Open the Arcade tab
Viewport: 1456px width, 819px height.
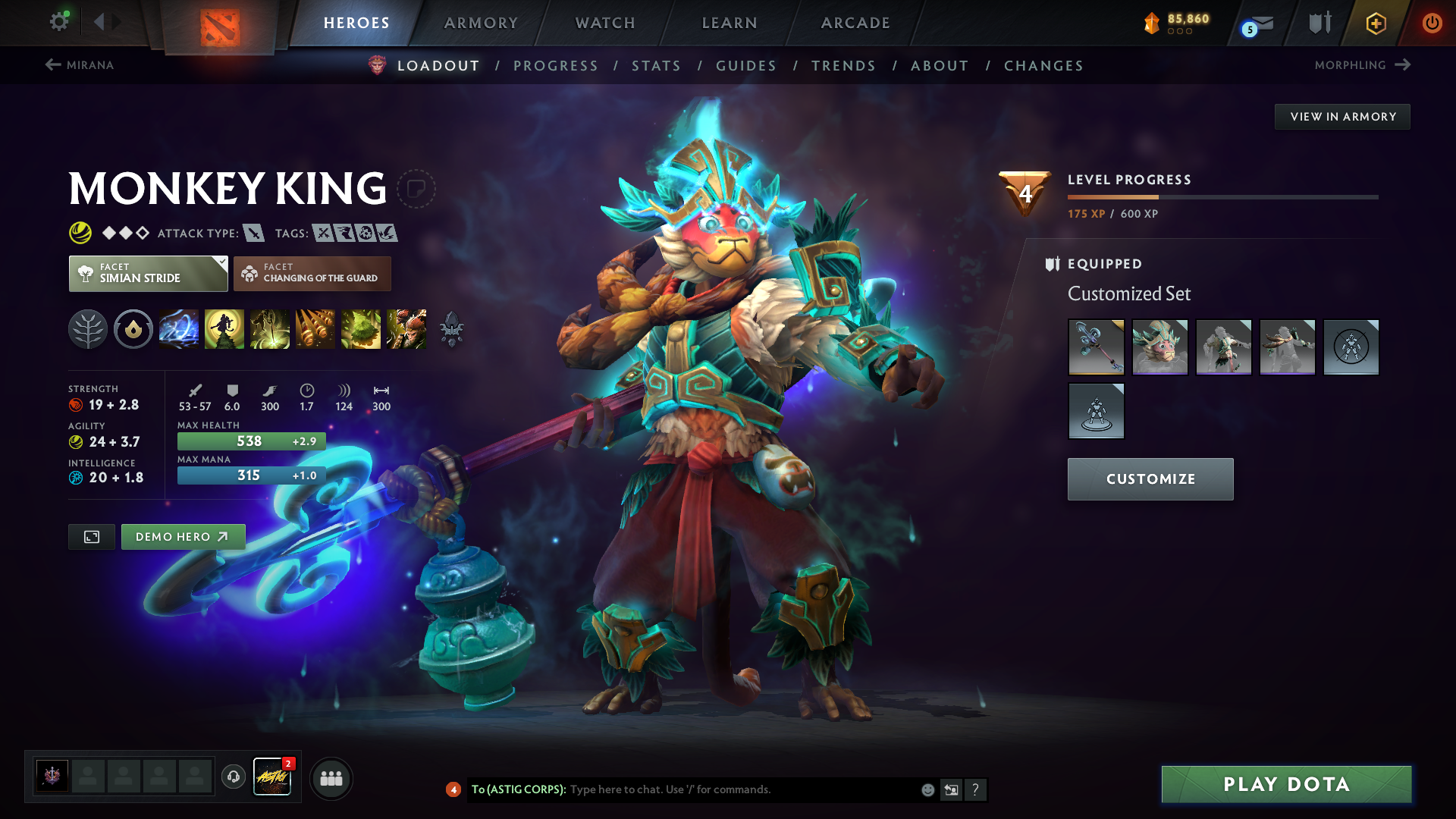pyautogui.click(x=855, y=23)
